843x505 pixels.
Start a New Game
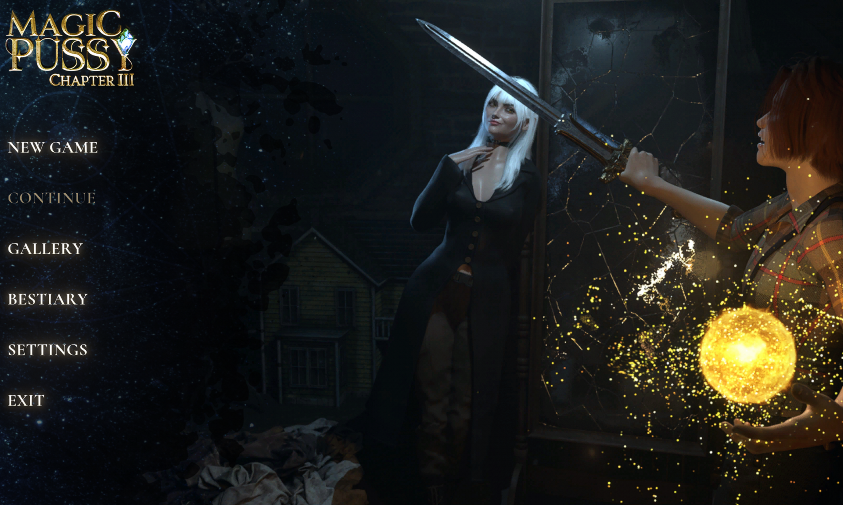click(53, 148)
